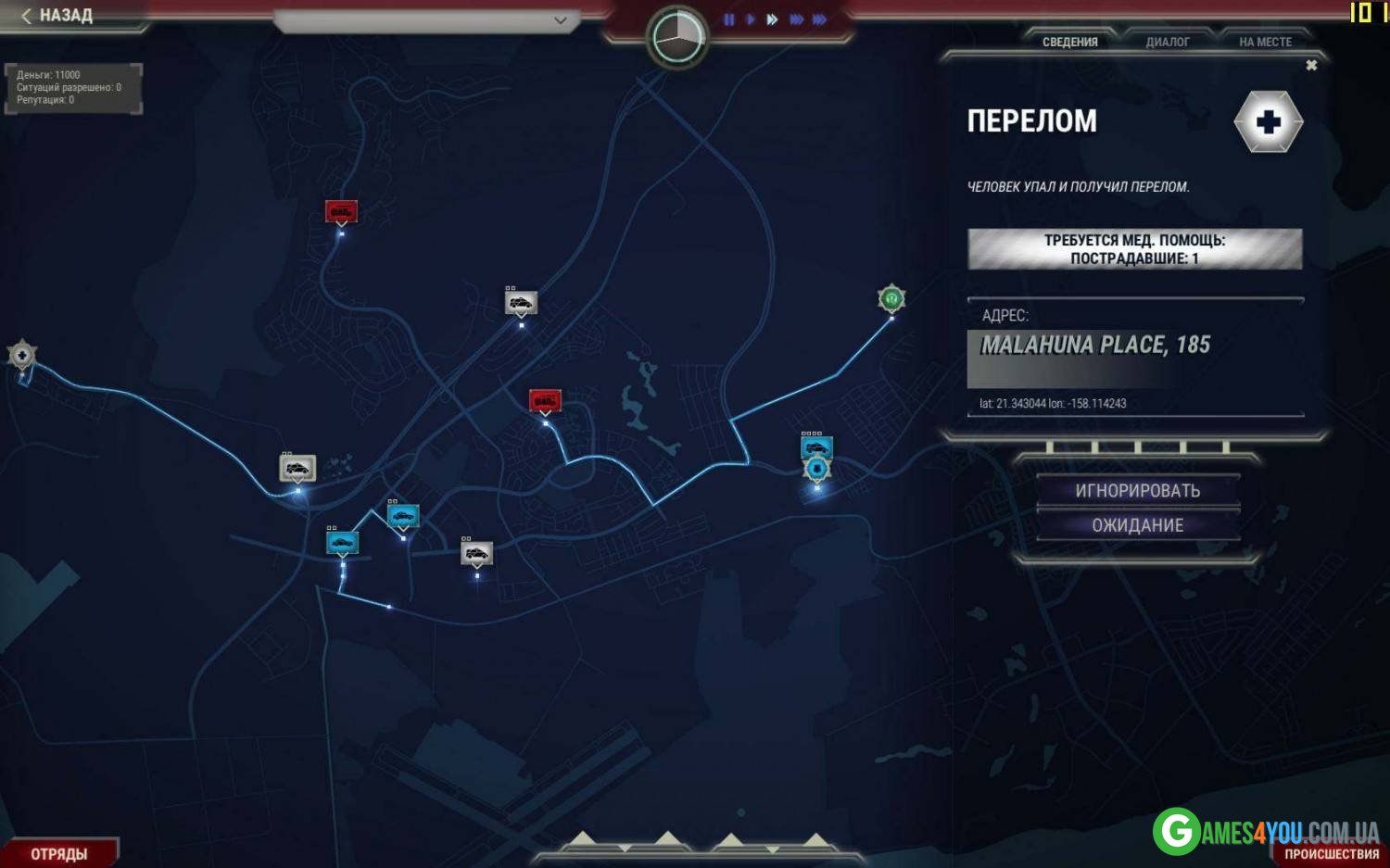Click the gray medical cross map marker

pyautogui.click(x=22, y=354)
